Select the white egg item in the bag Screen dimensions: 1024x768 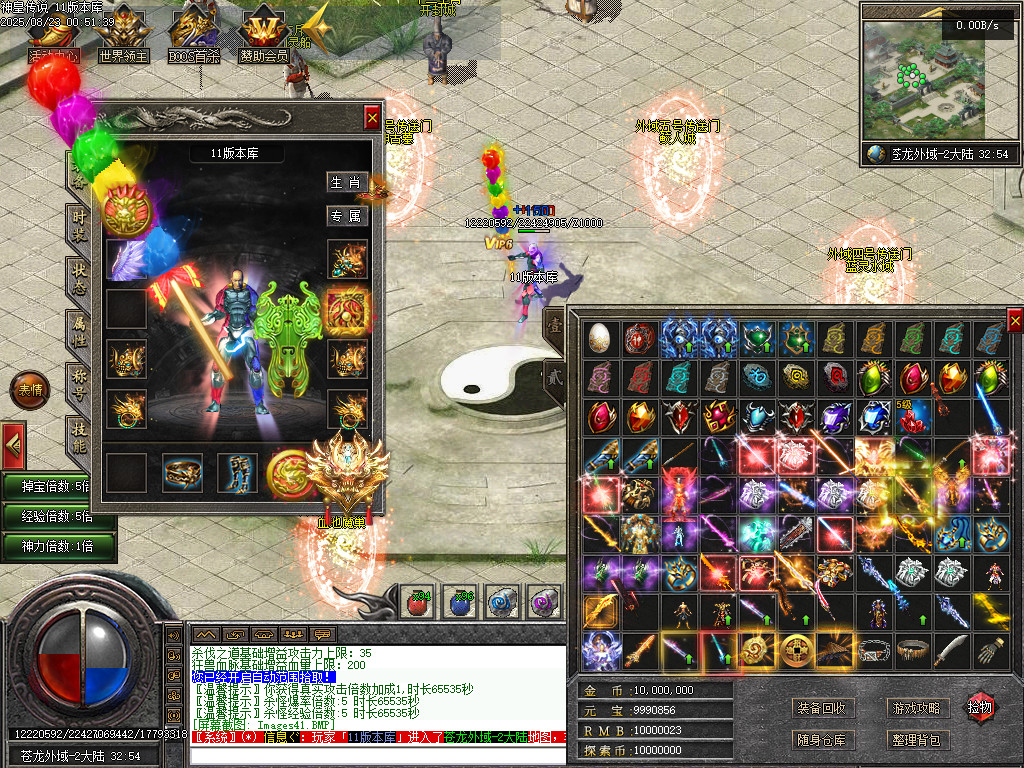pos(600,338)
